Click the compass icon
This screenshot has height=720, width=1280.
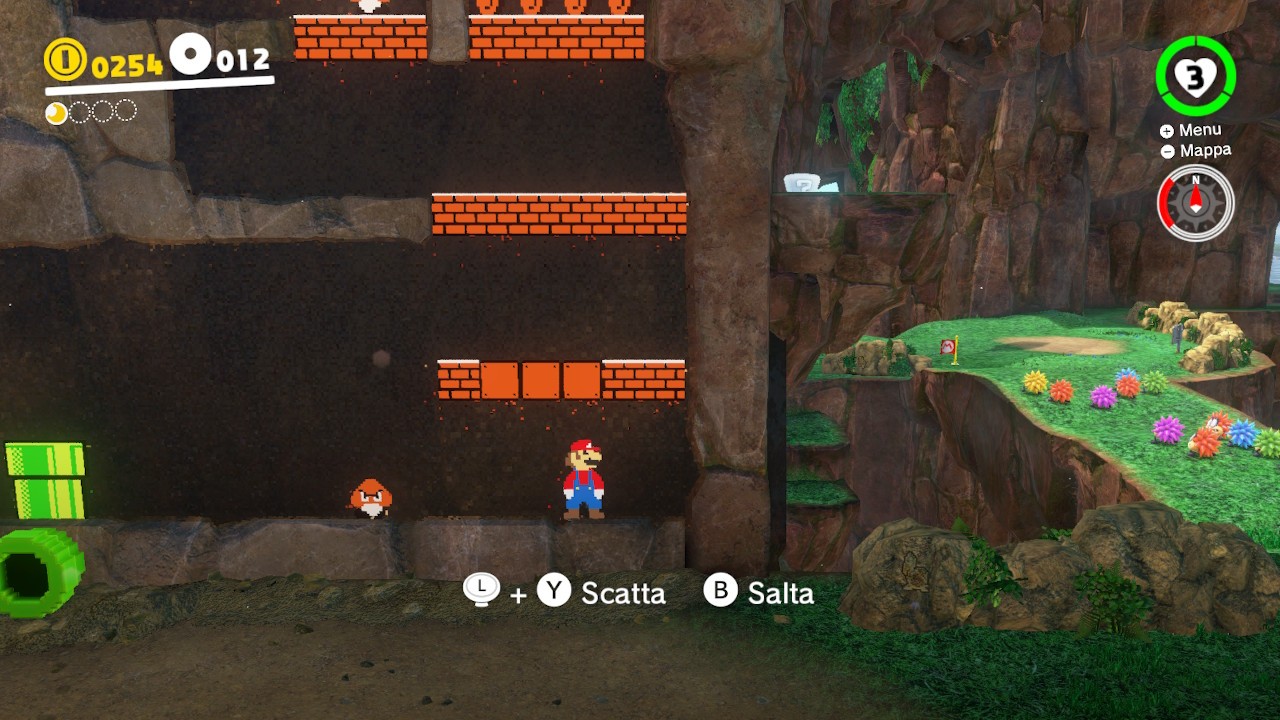click(x=1195, y=203)
